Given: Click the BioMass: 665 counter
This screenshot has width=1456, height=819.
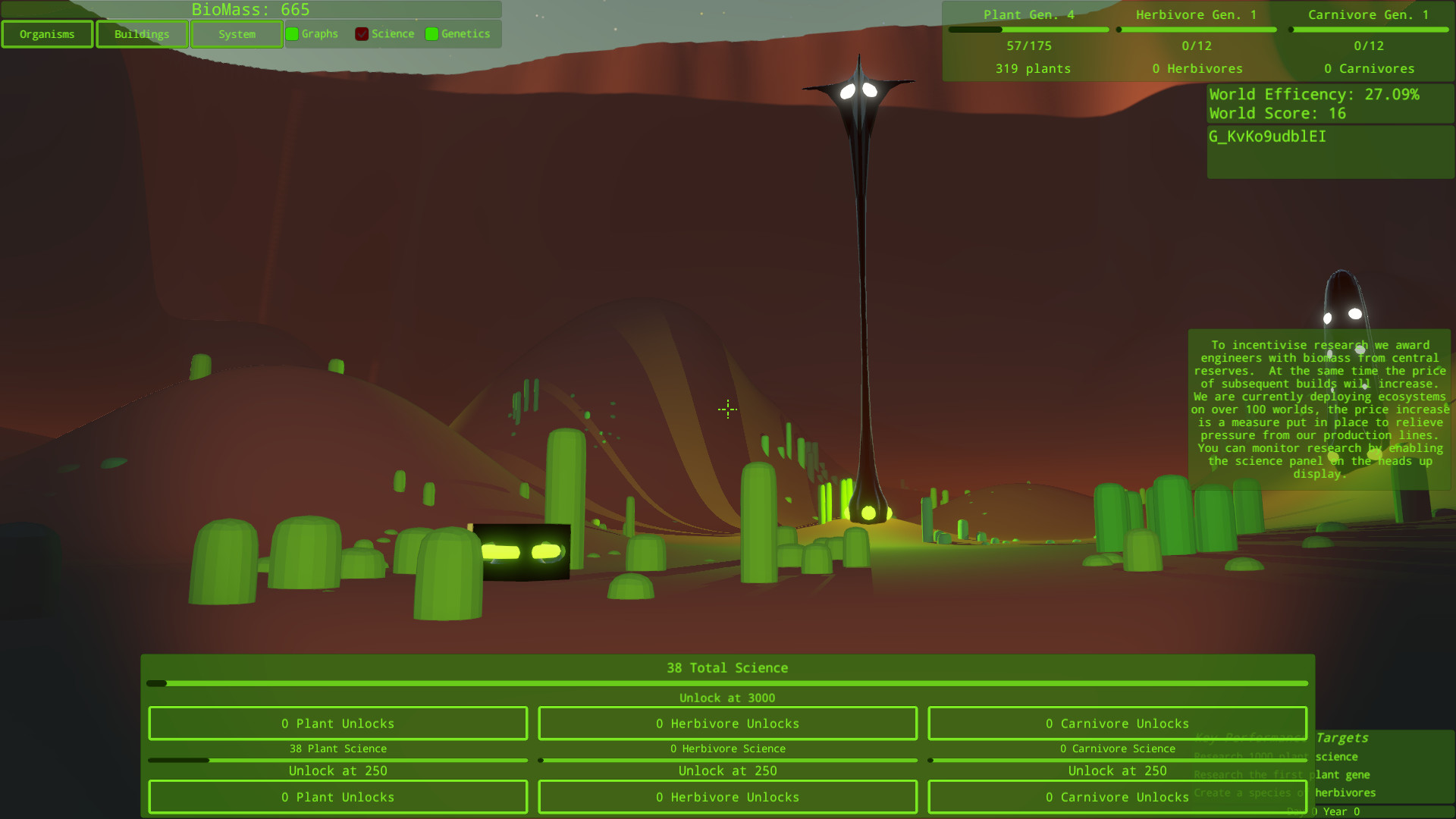Looking at the screenshot, I should pos(252,10).
